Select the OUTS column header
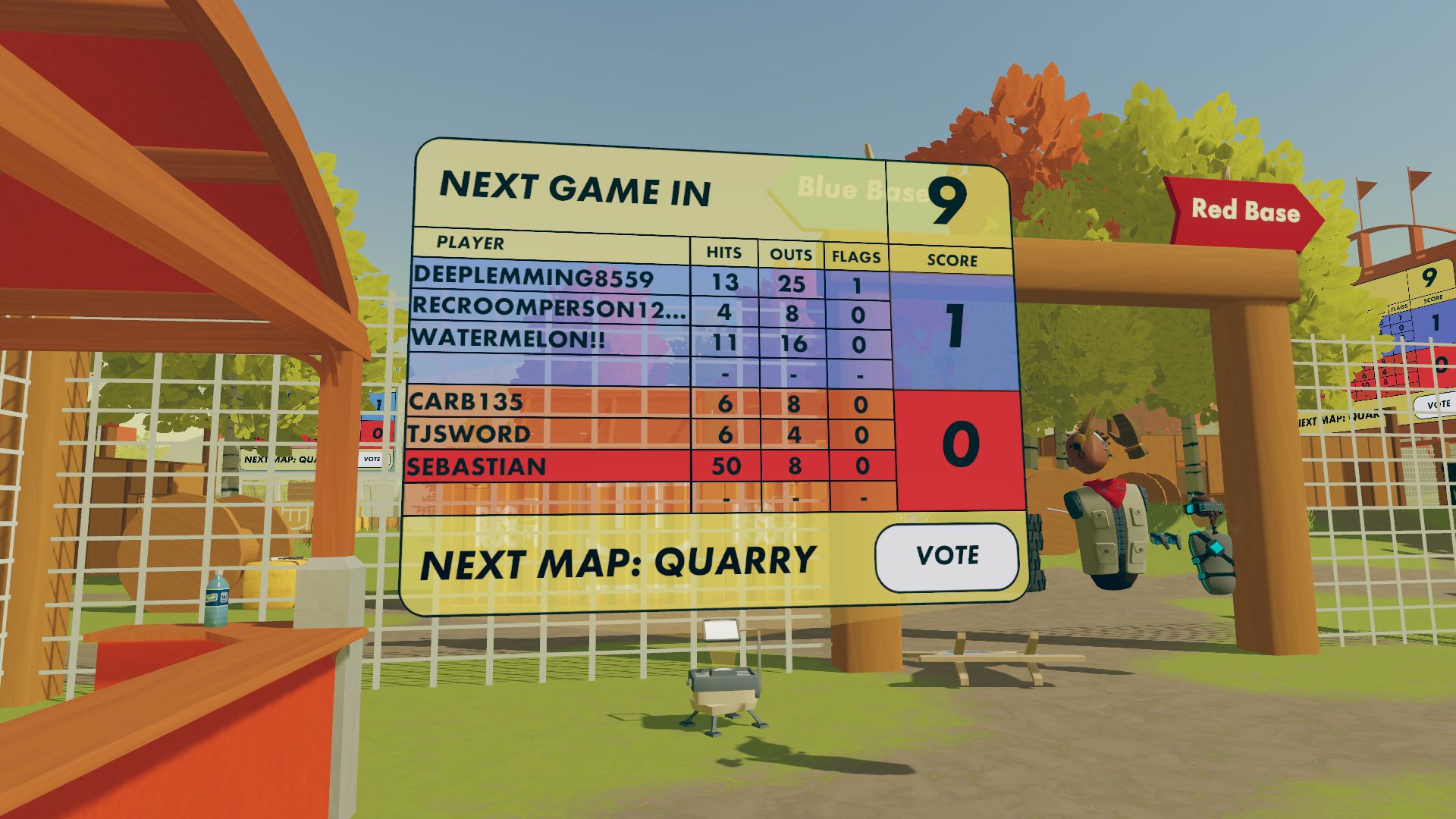 (x=789, y=256)
